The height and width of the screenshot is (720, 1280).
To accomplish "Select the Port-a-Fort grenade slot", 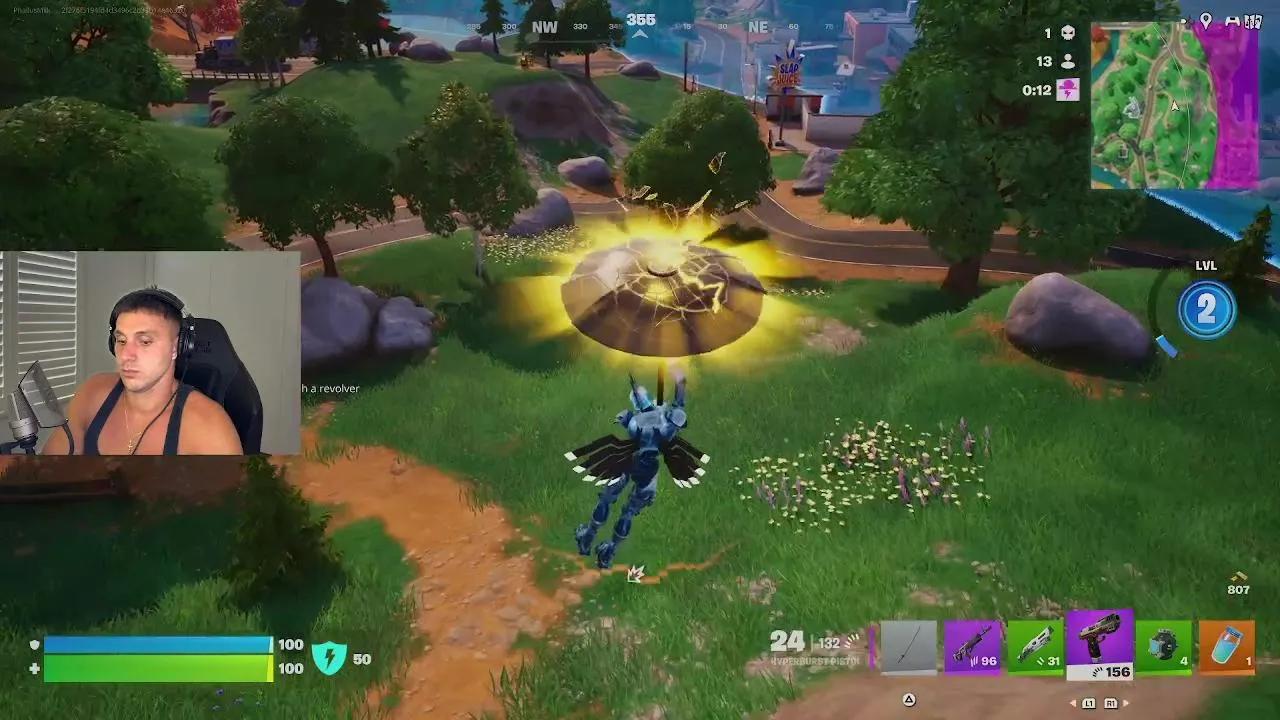I will 1163,645.
